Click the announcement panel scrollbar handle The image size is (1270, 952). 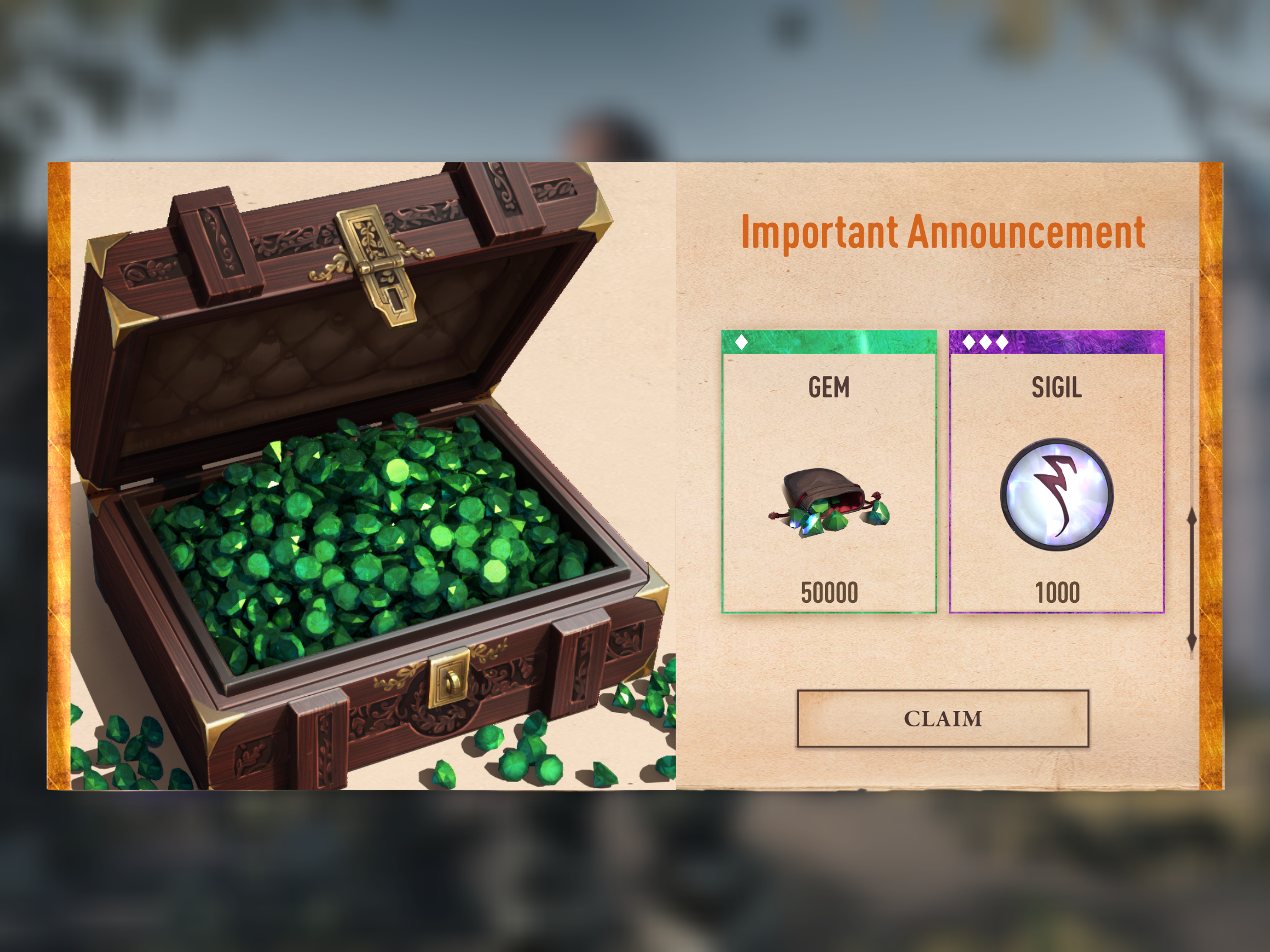point(1191,580)
